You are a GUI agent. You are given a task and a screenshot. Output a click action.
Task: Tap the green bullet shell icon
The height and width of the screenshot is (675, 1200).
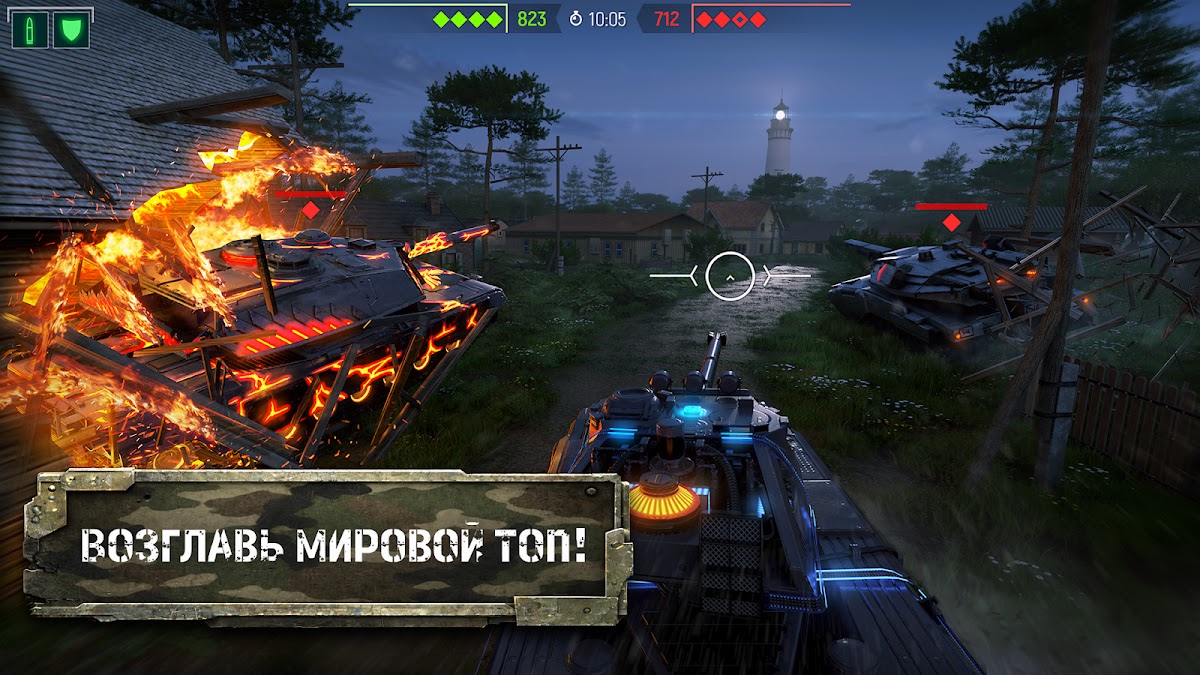click(x=30, y=30)
